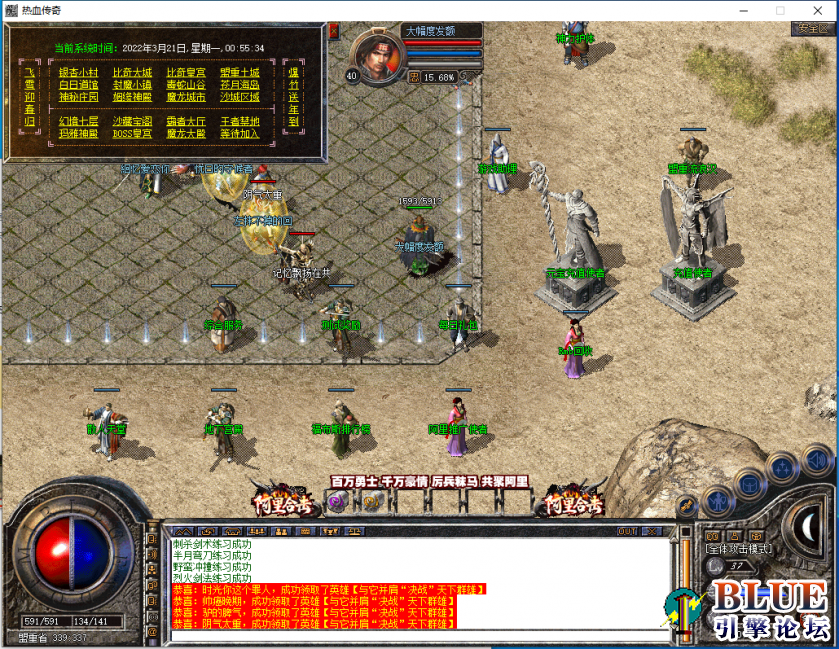
Task: Choose 霸者大厅
Action: pos(186,121)
